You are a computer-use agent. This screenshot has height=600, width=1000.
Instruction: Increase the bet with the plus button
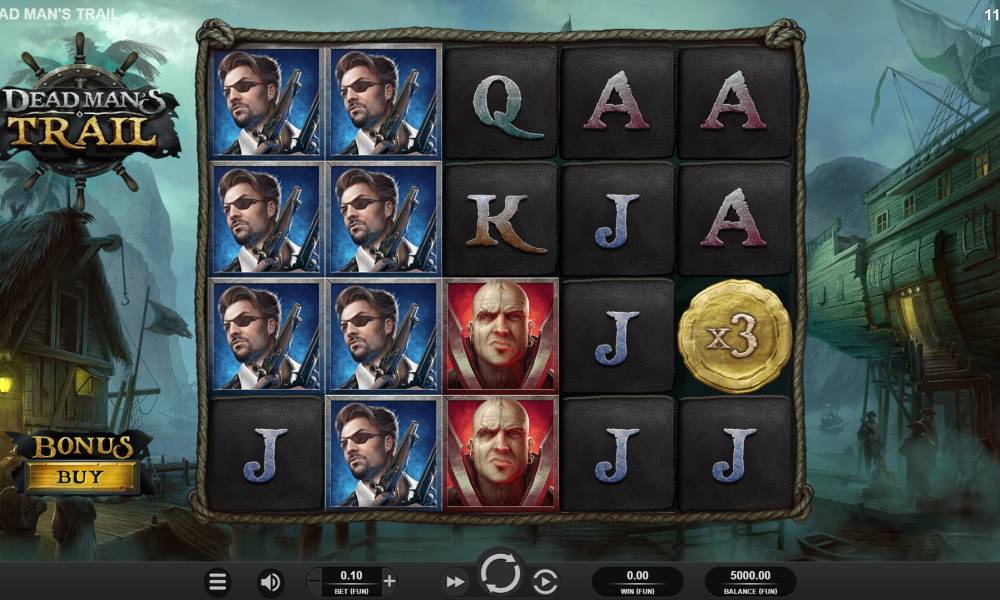click(x=390, y=580)
